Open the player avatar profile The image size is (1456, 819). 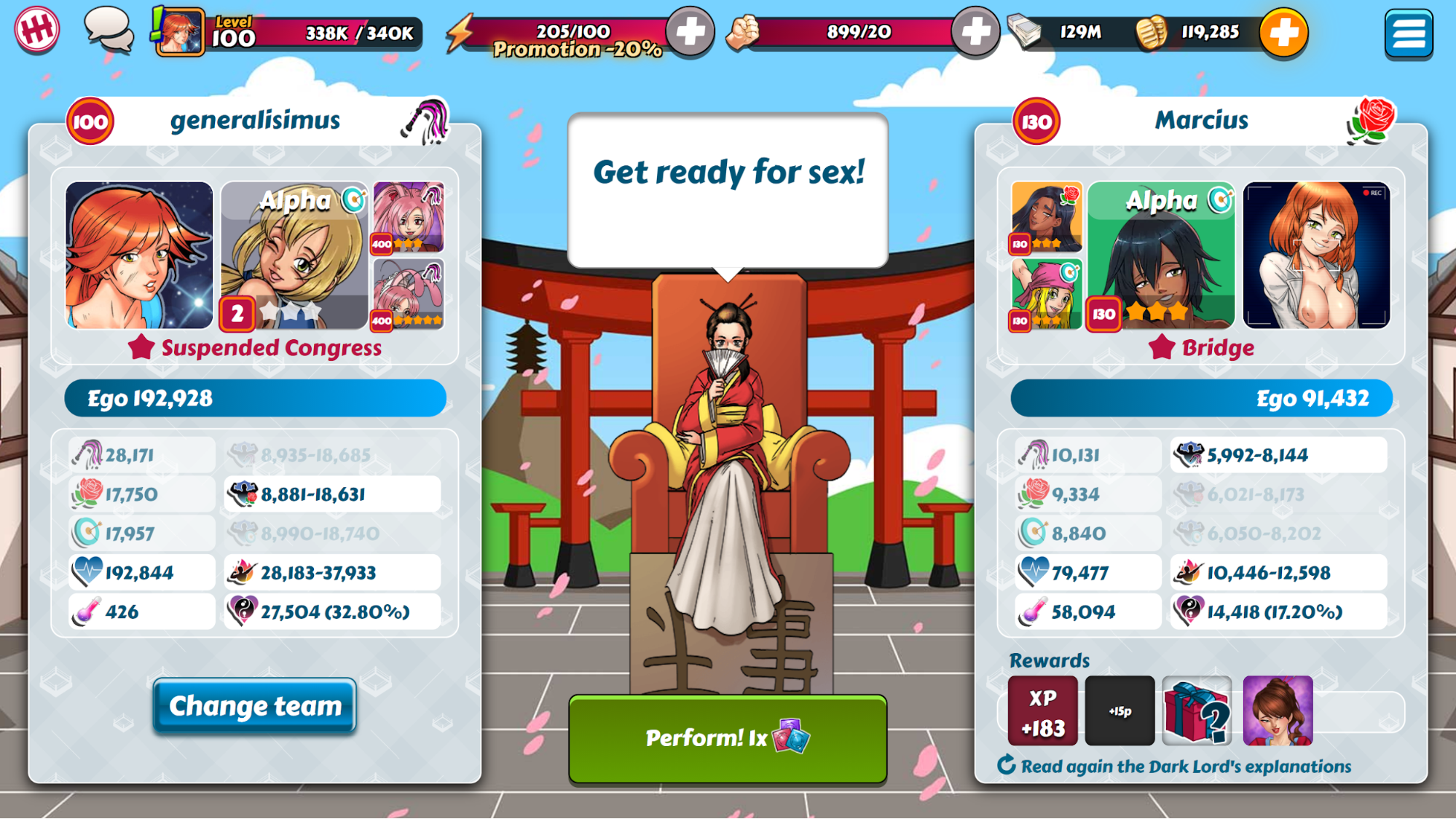(x=179, y=32)
